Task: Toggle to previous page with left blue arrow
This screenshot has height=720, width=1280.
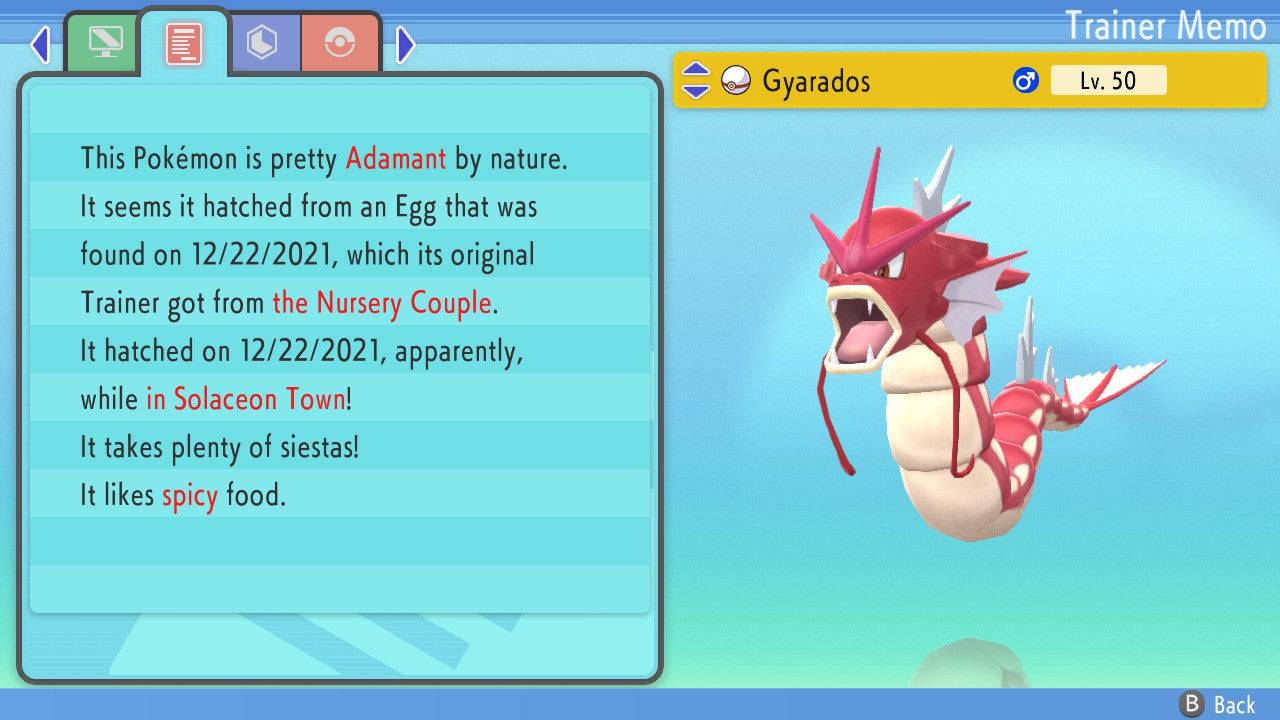Action: coord(40,45)
